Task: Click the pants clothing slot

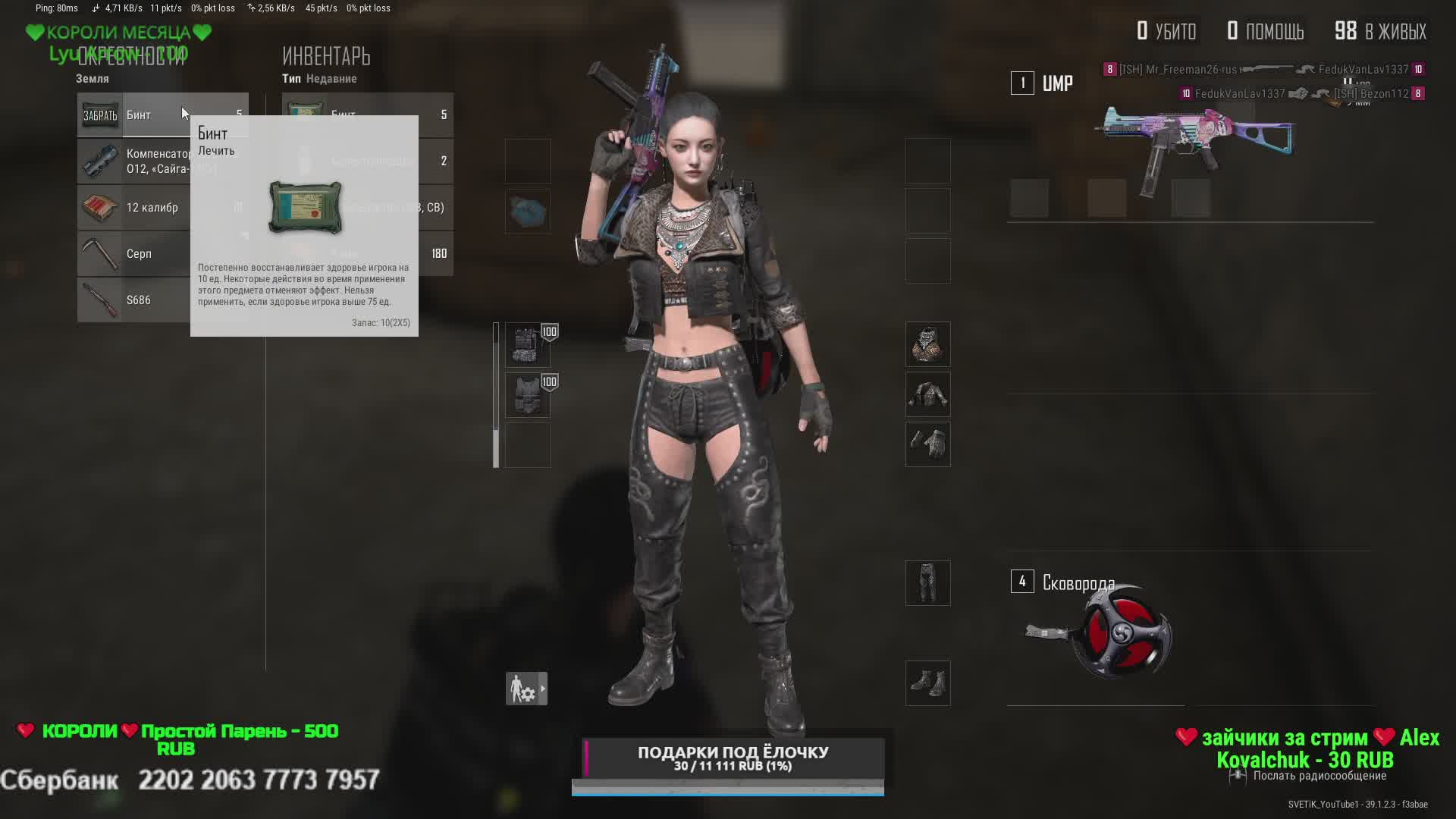Action: [x=927, y=583]
